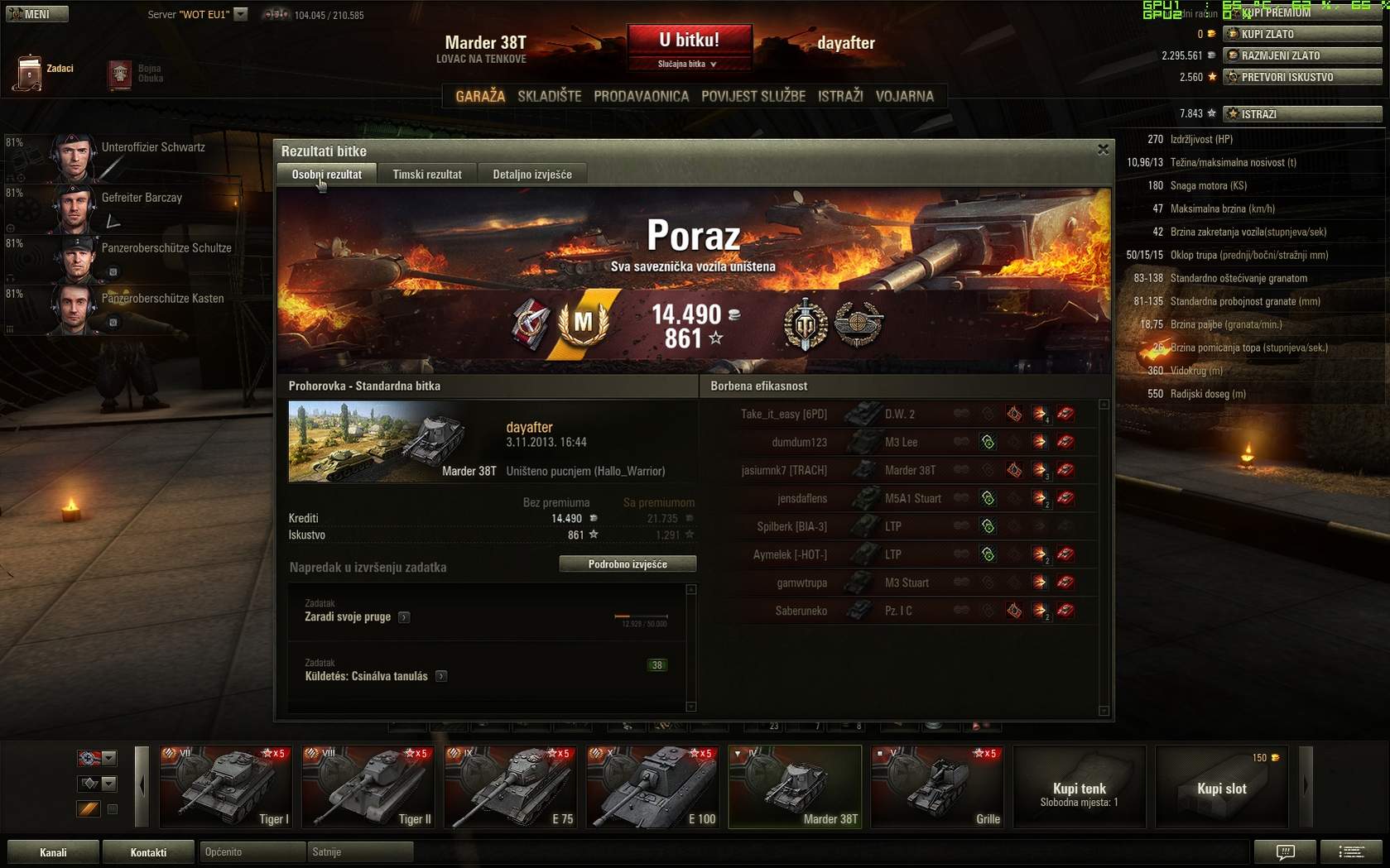Click the KUPI ZLATO button
The height and width of the screenshot is (868, 1390).
tap(1302, 34)
